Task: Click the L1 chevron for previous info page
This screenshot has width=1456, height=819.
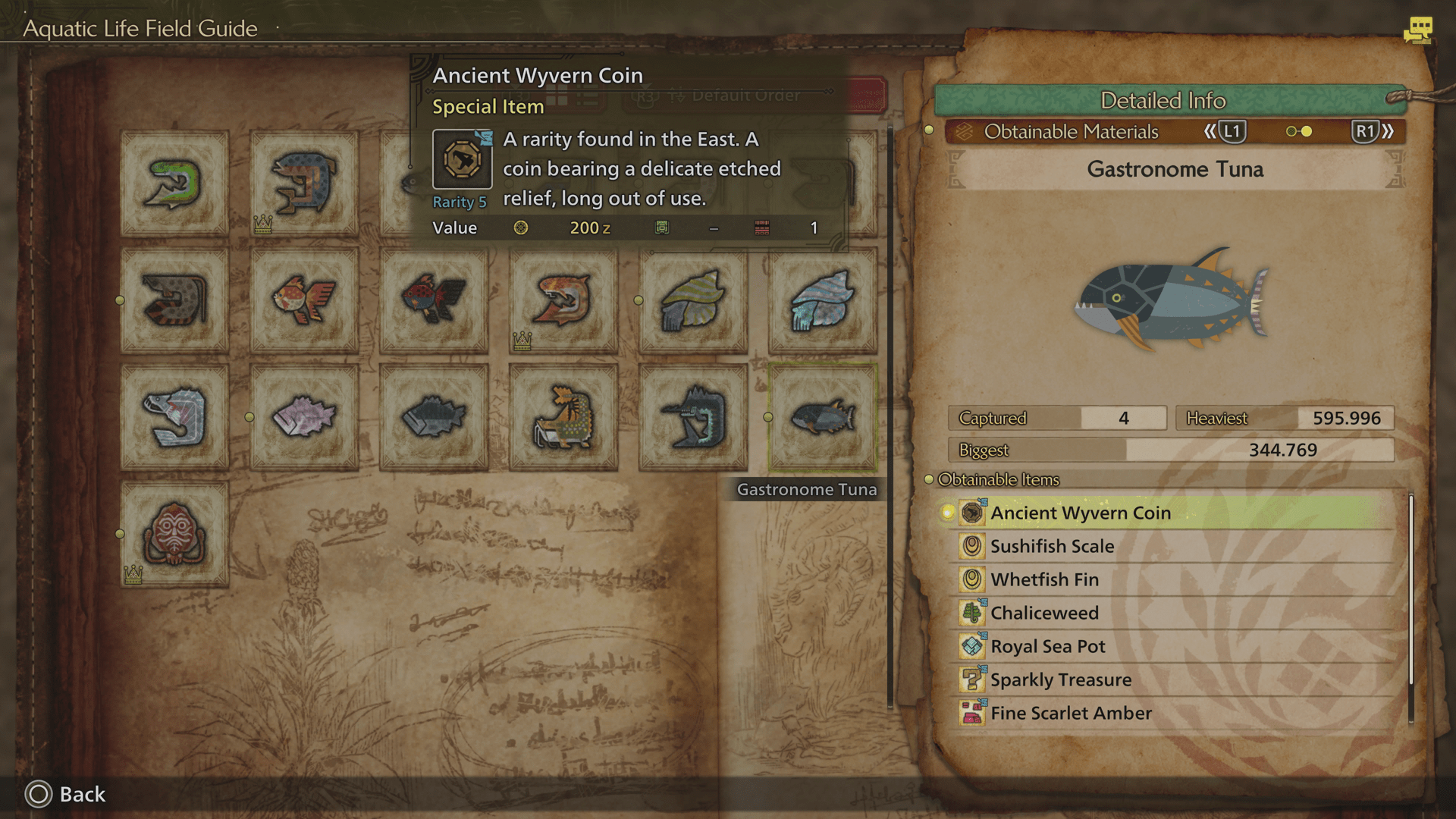Action: coord(1231,131)
